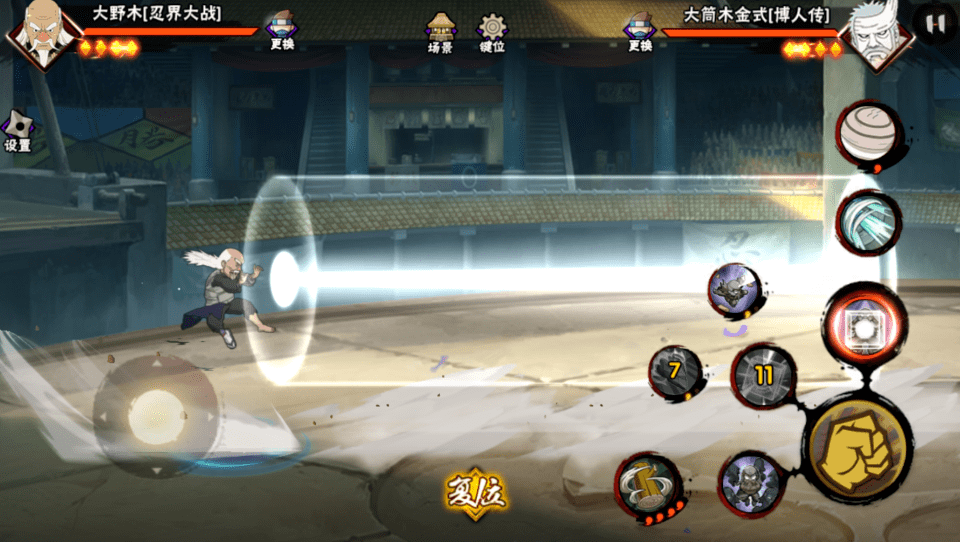Use the blue swirl skill icon
Viewport: 960px width, 542px height.
click(867, 220)
